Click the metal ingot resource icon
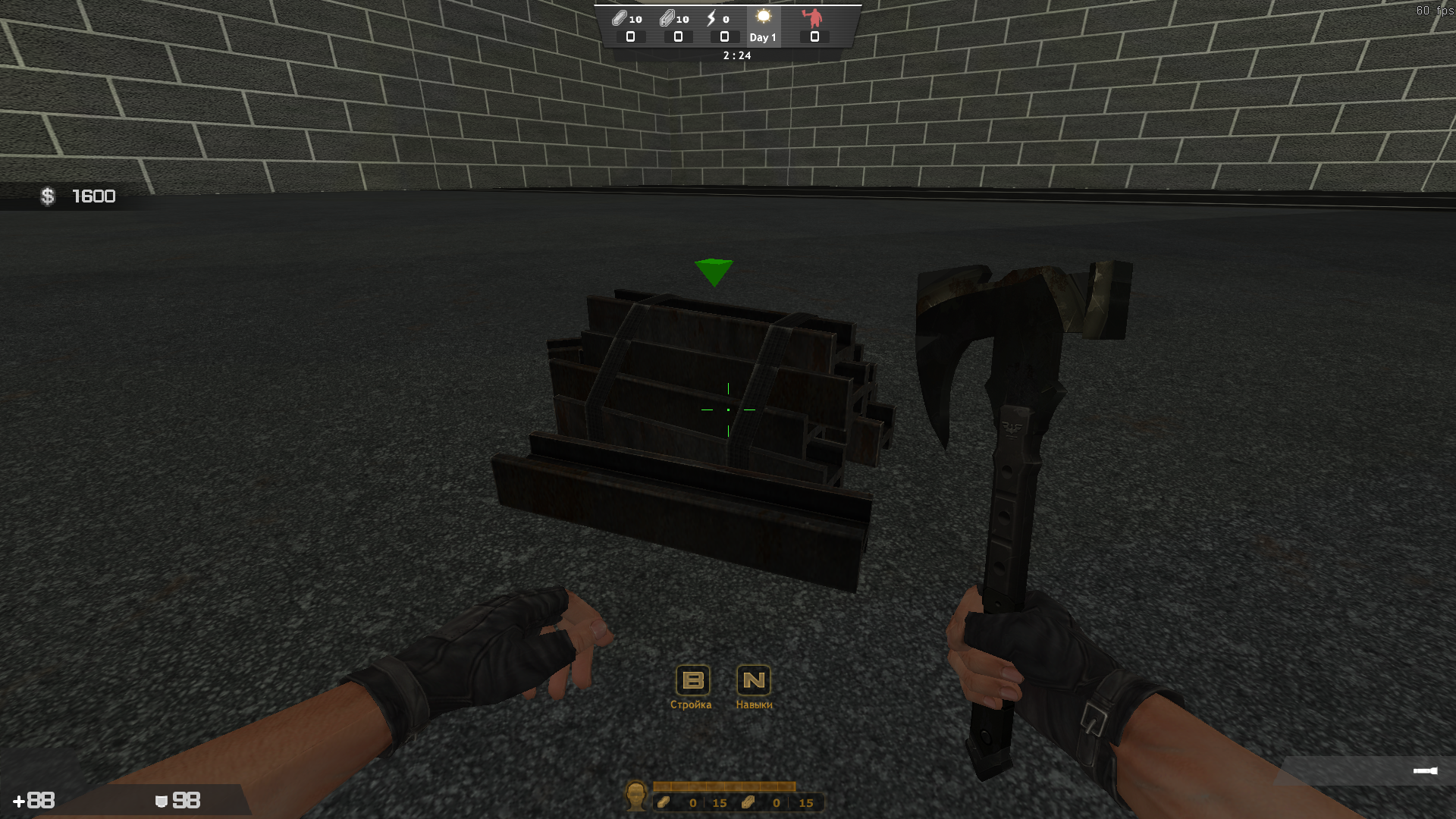 point(620,17)
